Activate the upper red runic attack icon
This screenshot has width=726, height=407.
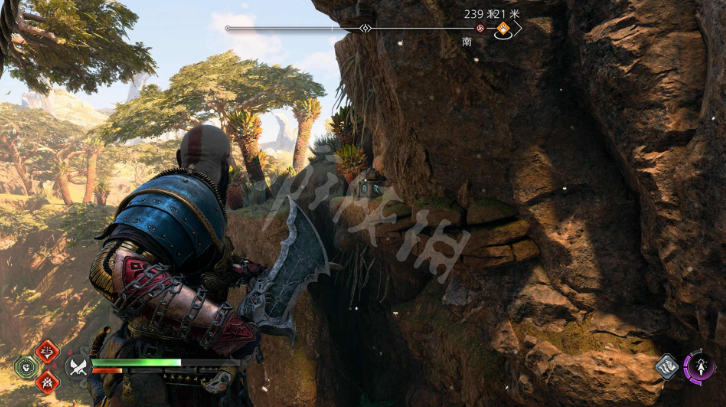pyautogui.click(x=47, y=351)
